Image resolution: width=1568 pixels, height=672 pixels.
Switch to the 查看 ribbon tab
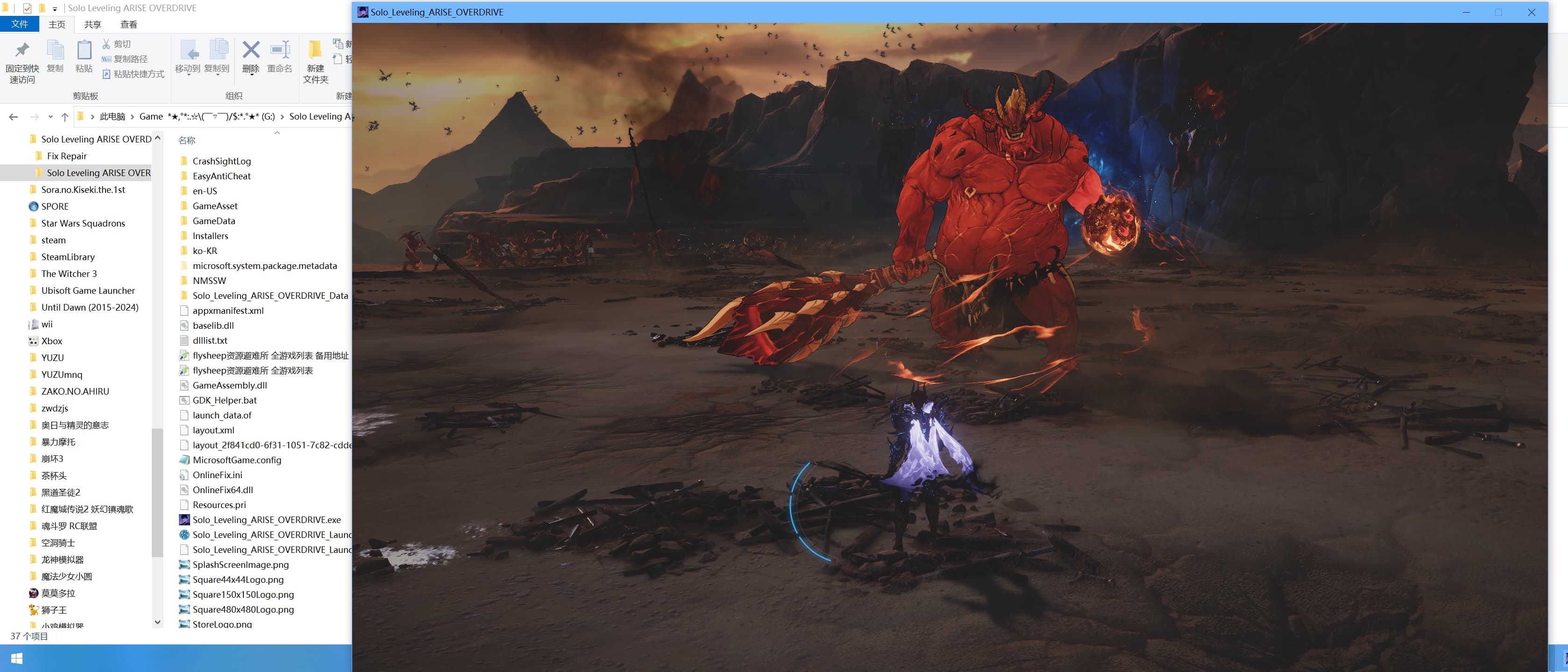(128, 24)
